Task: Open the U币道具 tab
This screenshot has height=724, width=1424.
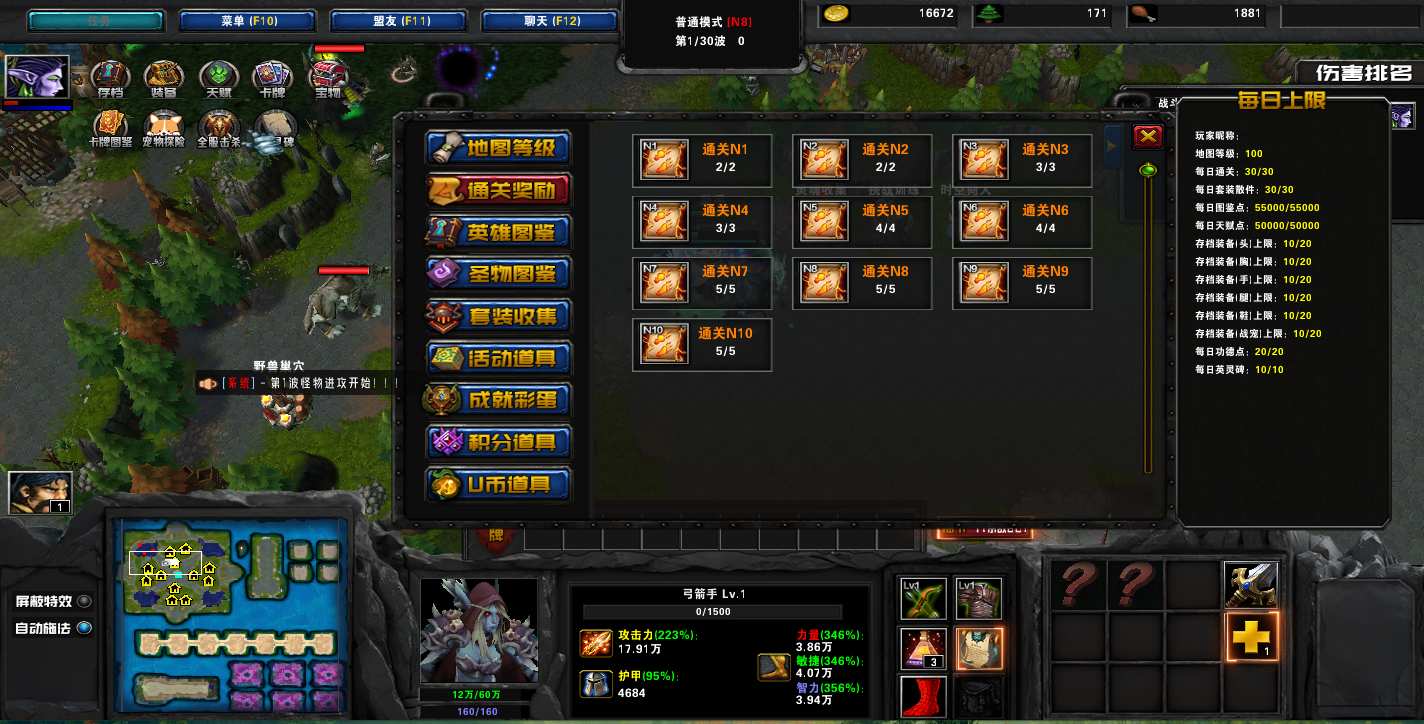Action: coord(498,484)
